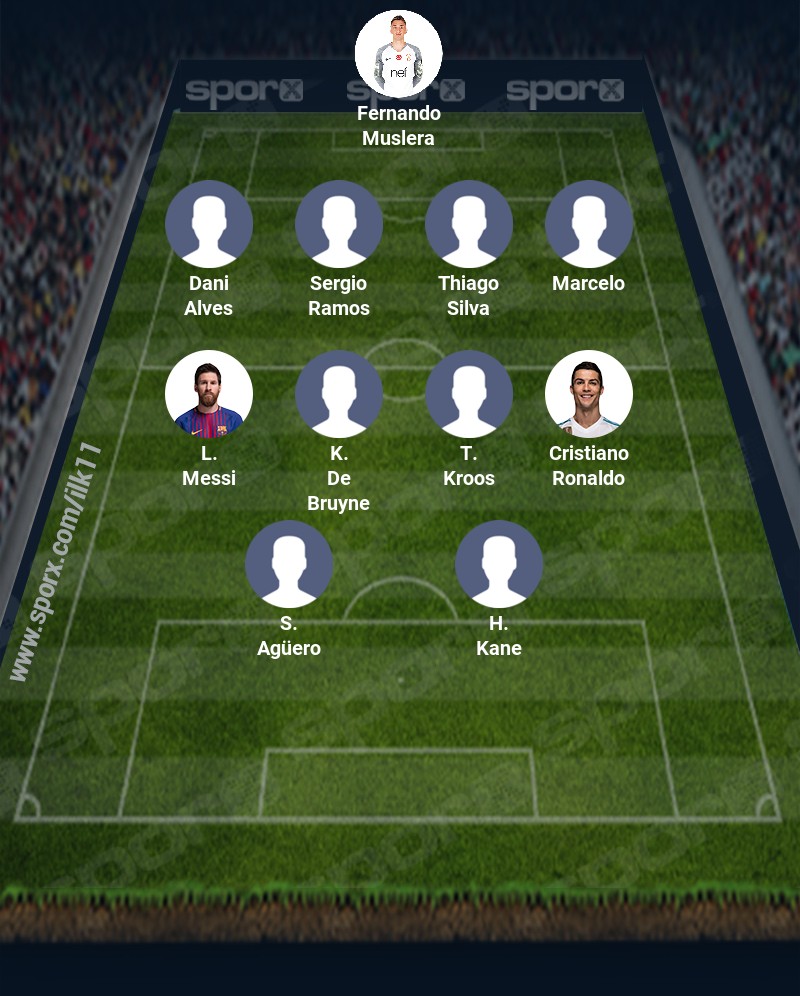Choose K. De Bruyne midfield slot
This screenshot has width=800, height=996.
[339, 394]
